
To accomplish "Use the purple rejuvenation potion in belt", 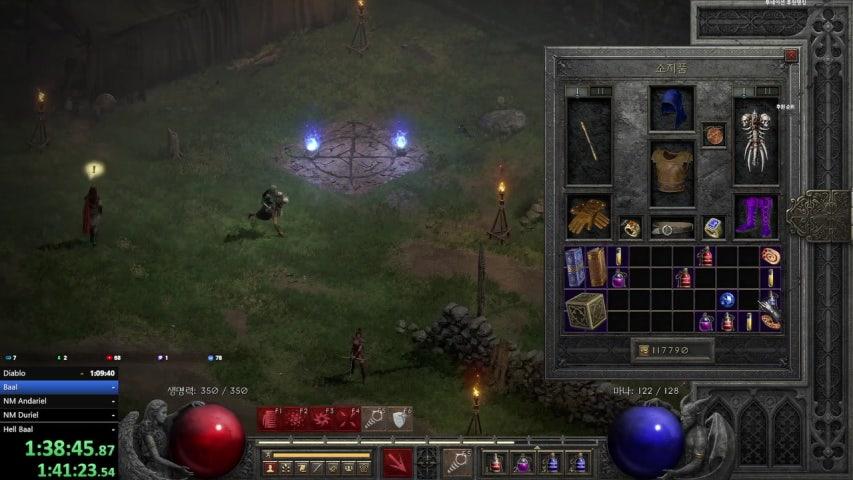I will click(x=523, y=462).
